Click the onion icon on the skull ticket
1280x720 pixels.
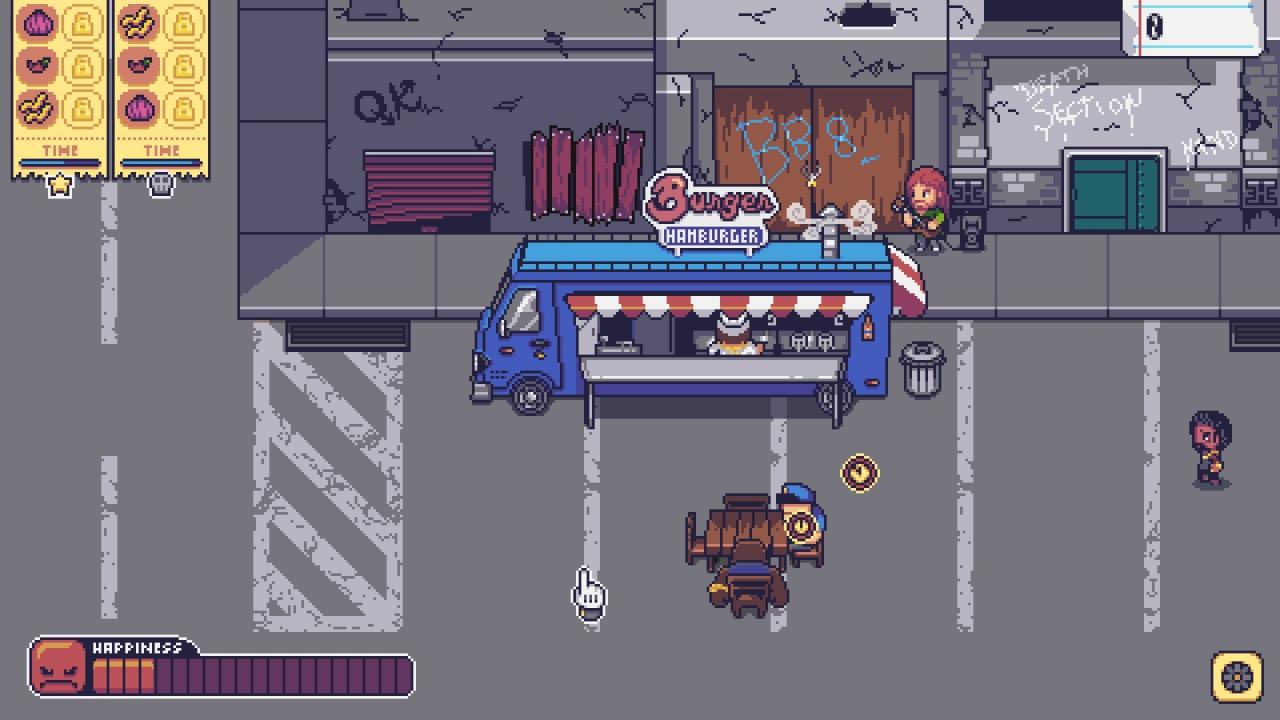[x=139, y=108]
